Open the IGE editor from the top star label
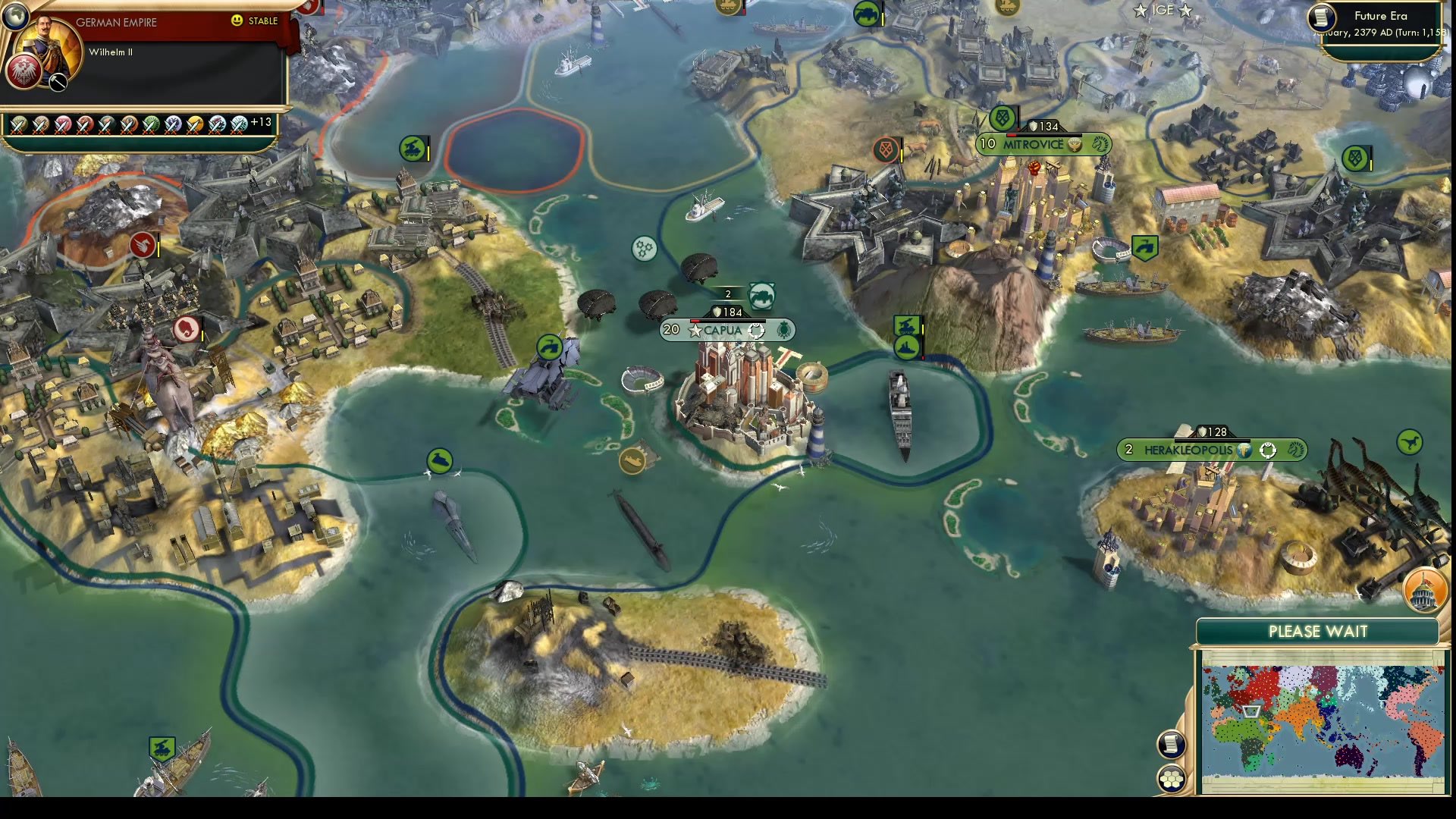The image size is (1456, 819). pos(1164,11)
